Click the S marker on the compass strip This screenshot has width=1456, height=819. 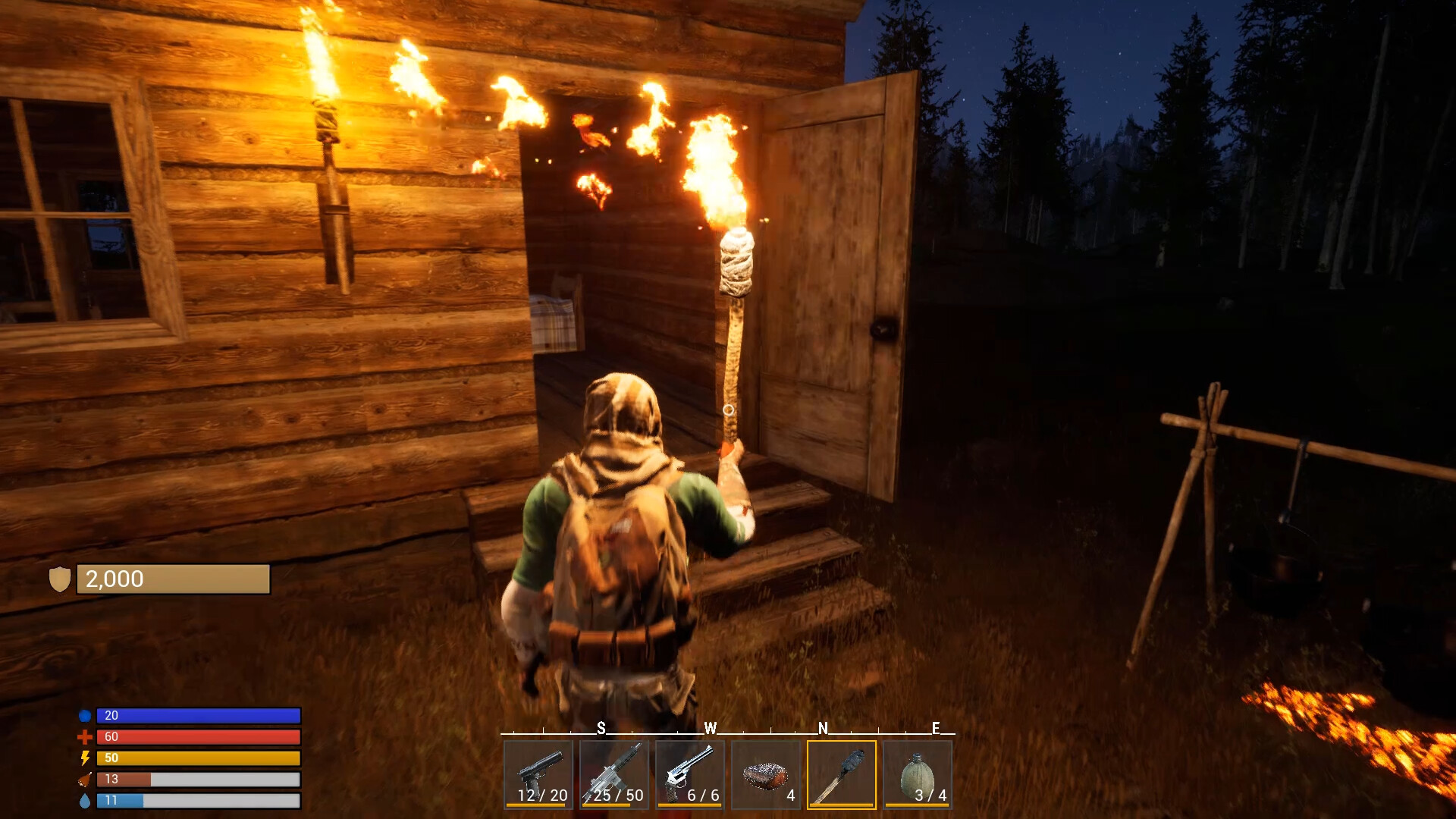[x=601, y=728]
